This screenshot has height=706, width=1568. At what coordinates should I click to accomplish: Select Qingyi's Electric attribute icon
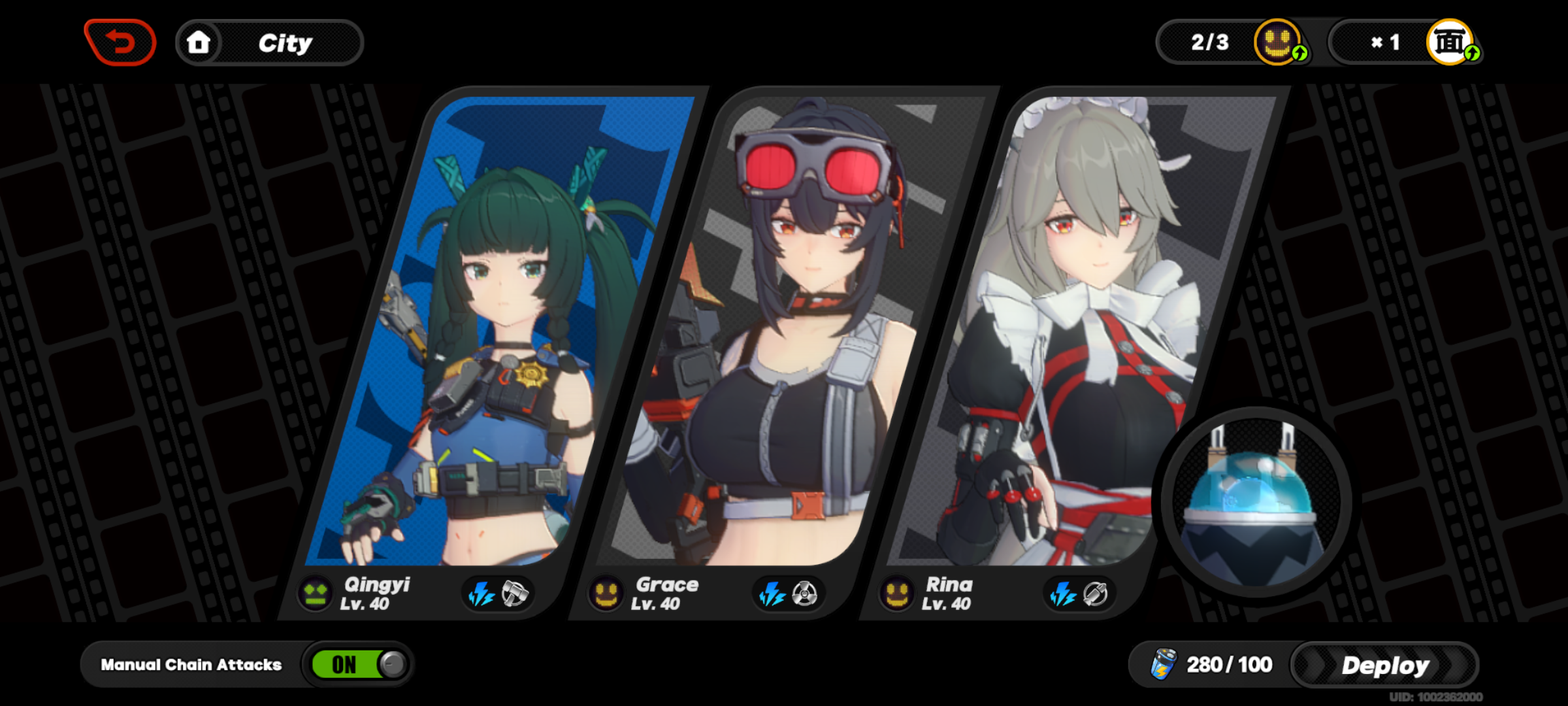[482, 594]
